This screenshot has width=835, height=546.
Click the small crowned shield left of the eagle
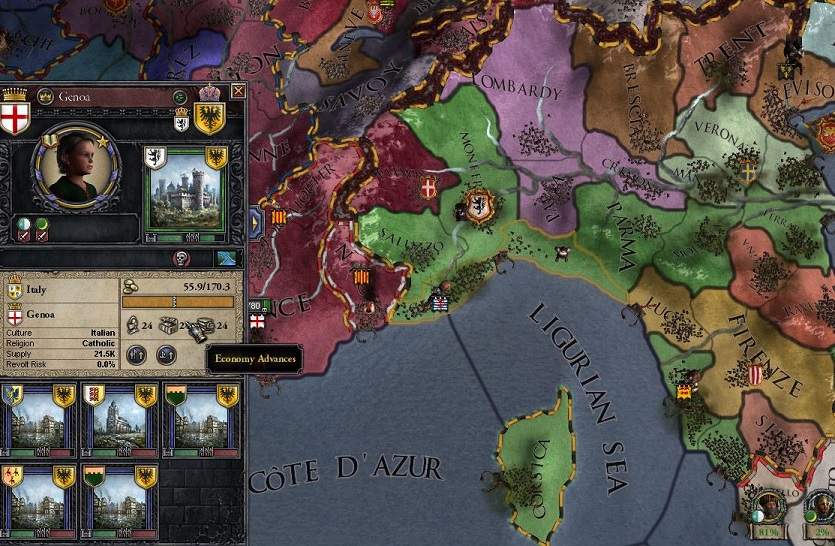tap(181, 119)
